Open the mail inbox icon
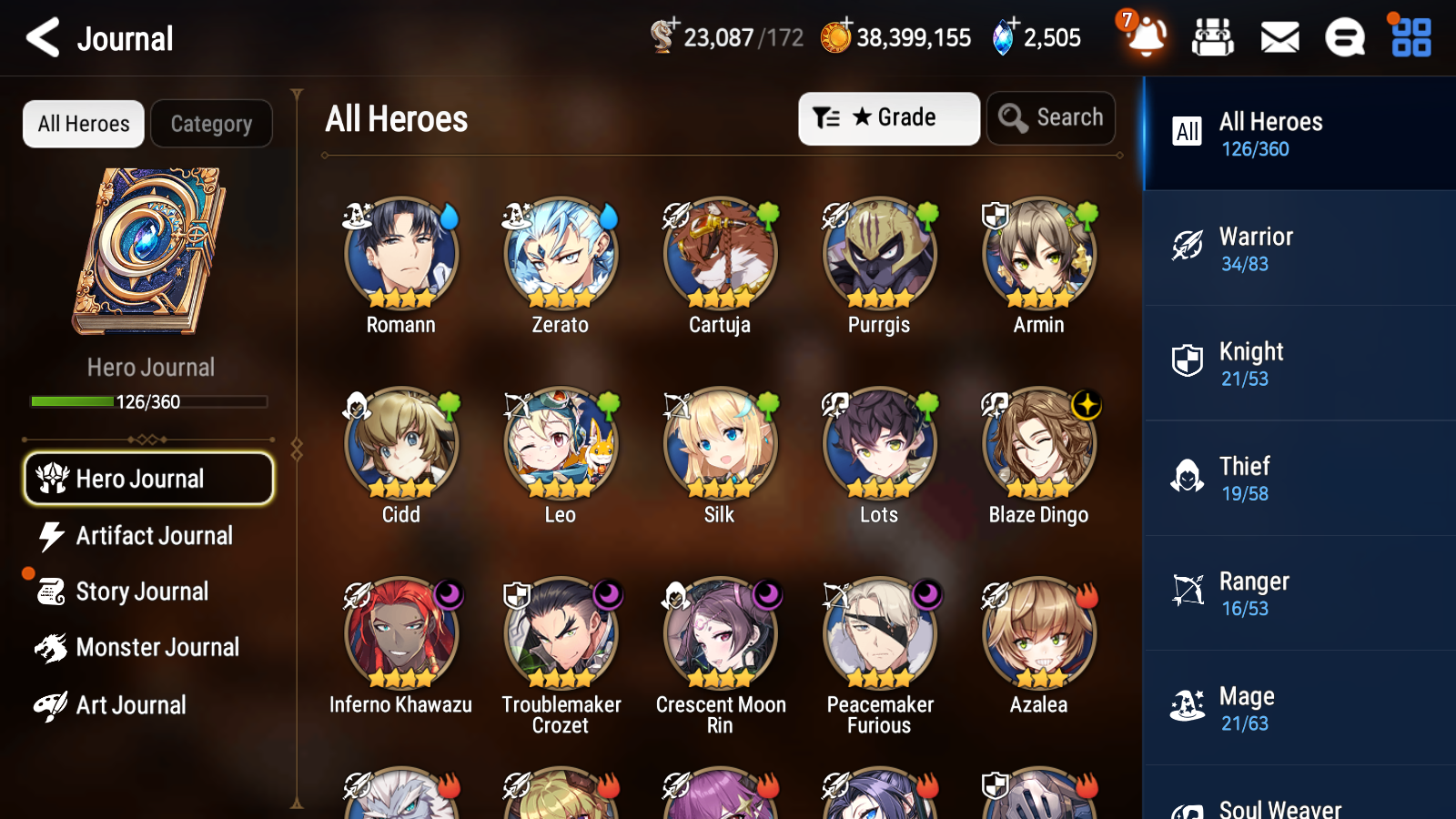 [x=1279, y=38]
